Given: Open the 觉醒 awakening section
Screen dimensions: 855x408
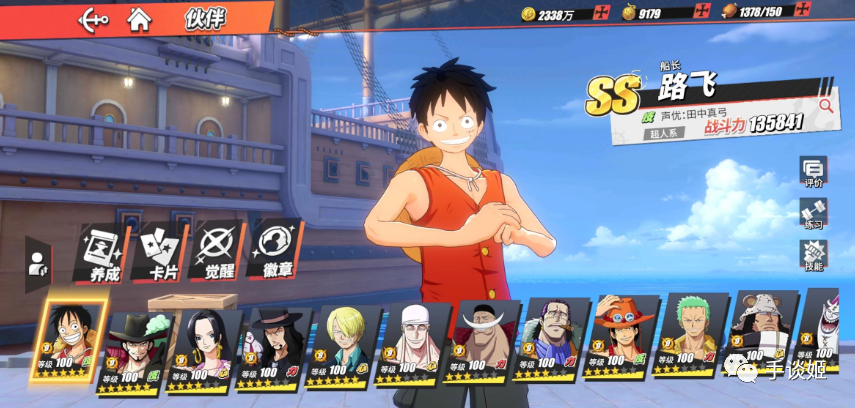Looking at the screenshot, I should point(216,251).
